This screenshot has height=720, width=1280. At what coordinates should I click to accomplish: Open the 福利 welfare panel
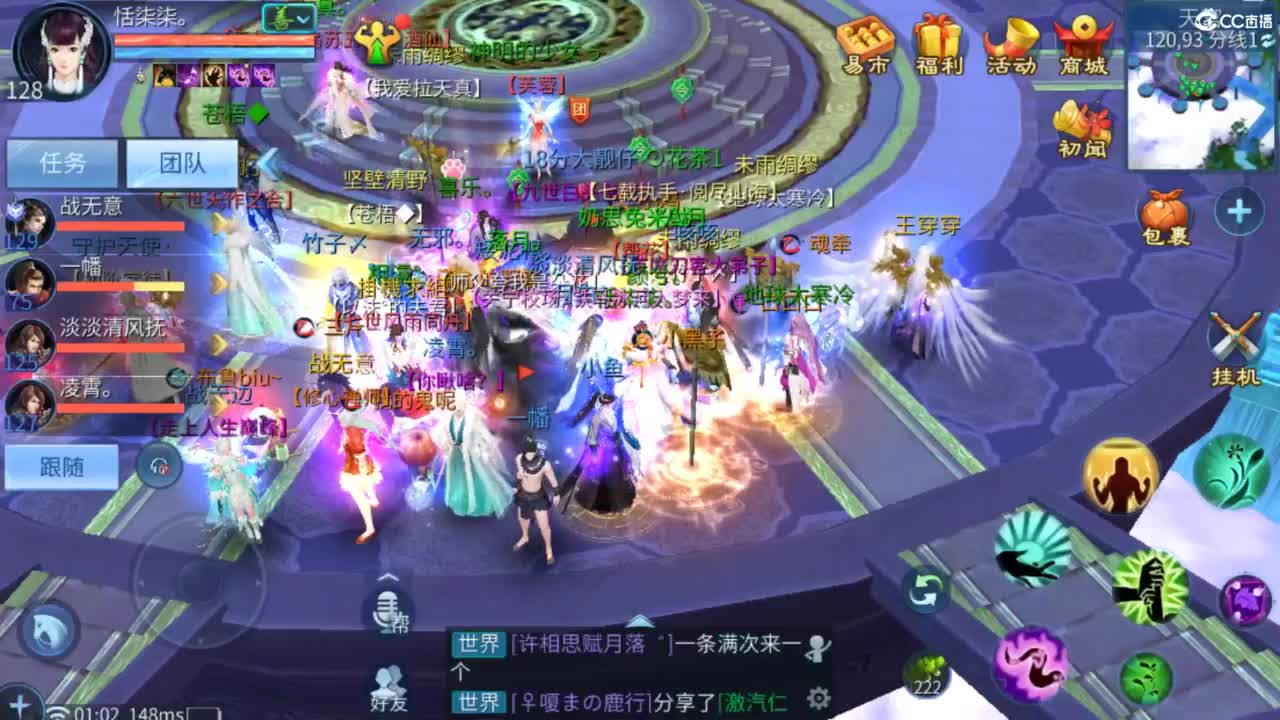(936, 42)
